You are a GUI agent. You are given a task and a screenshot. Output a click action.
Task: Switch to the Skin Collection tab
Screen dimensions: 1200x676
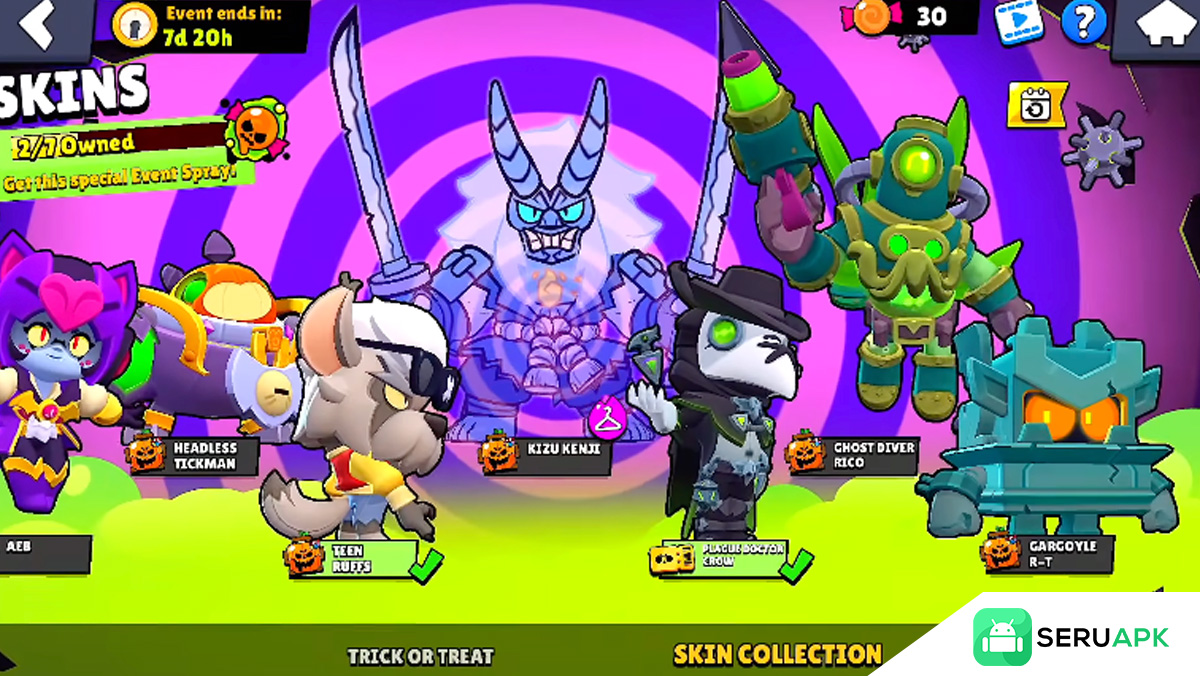coord(777,655)
